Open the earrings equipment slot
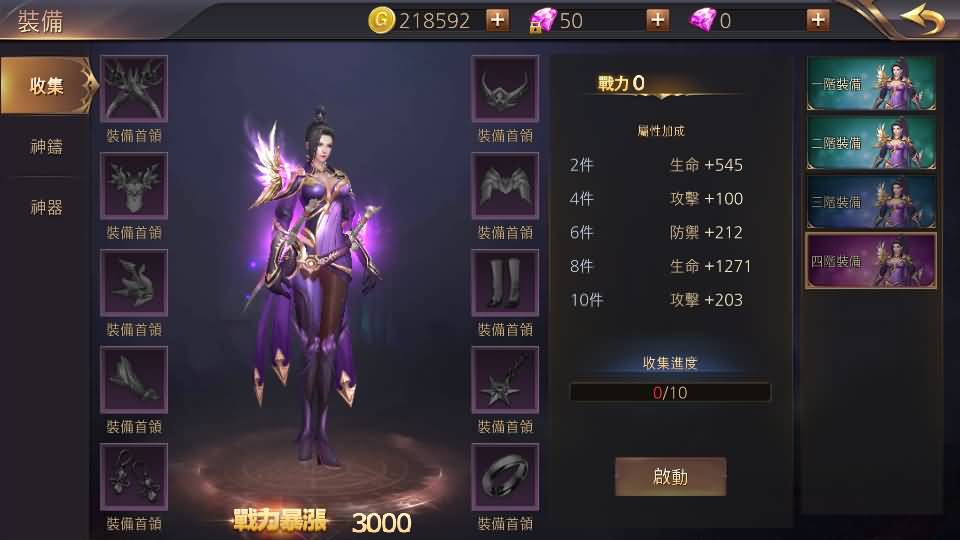The height and width of the screenshot is (540, 960). (134, 477)
